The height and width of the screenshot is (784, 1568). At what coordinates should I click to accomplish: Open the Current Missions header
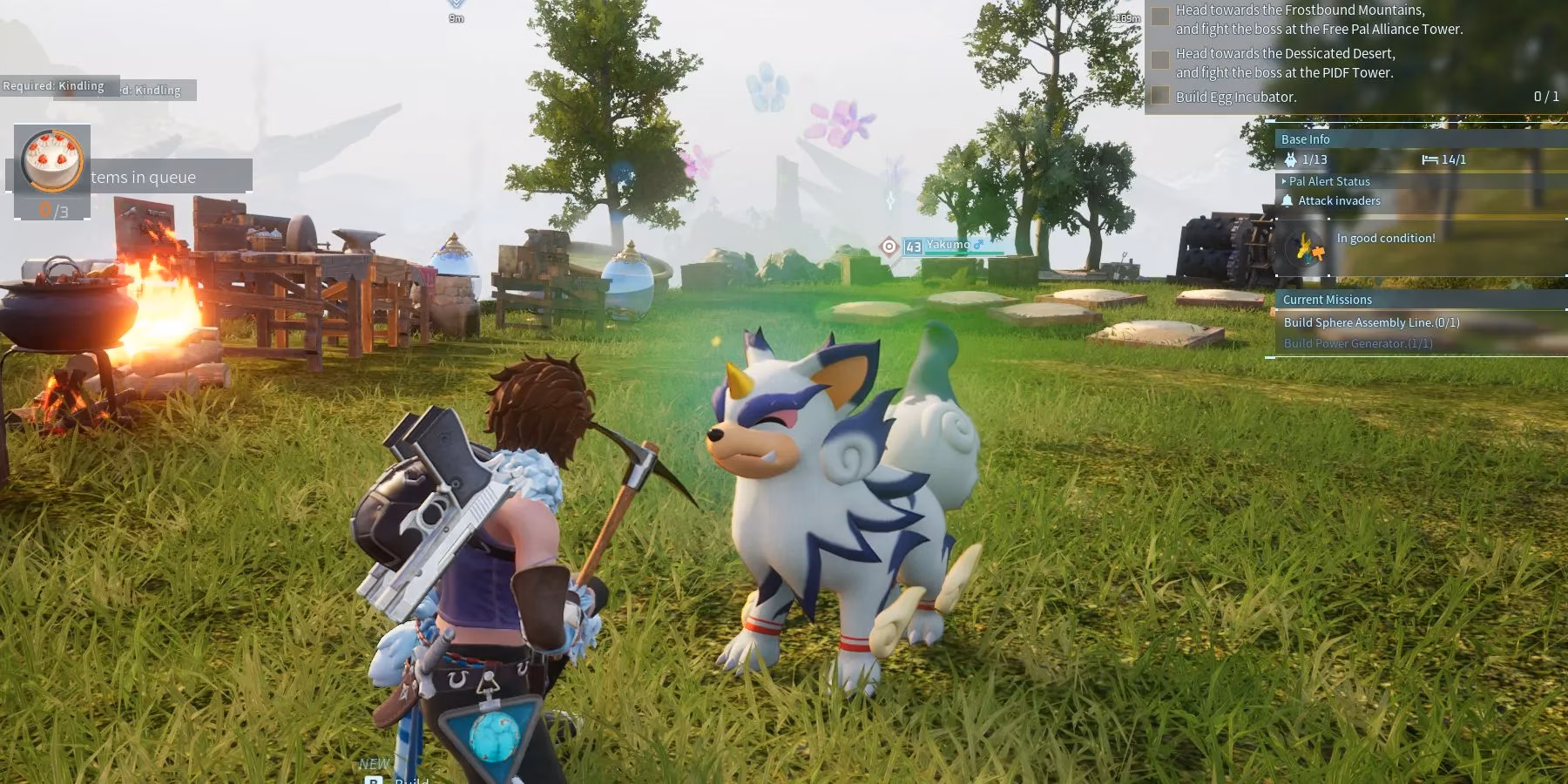pos(1327,300)
